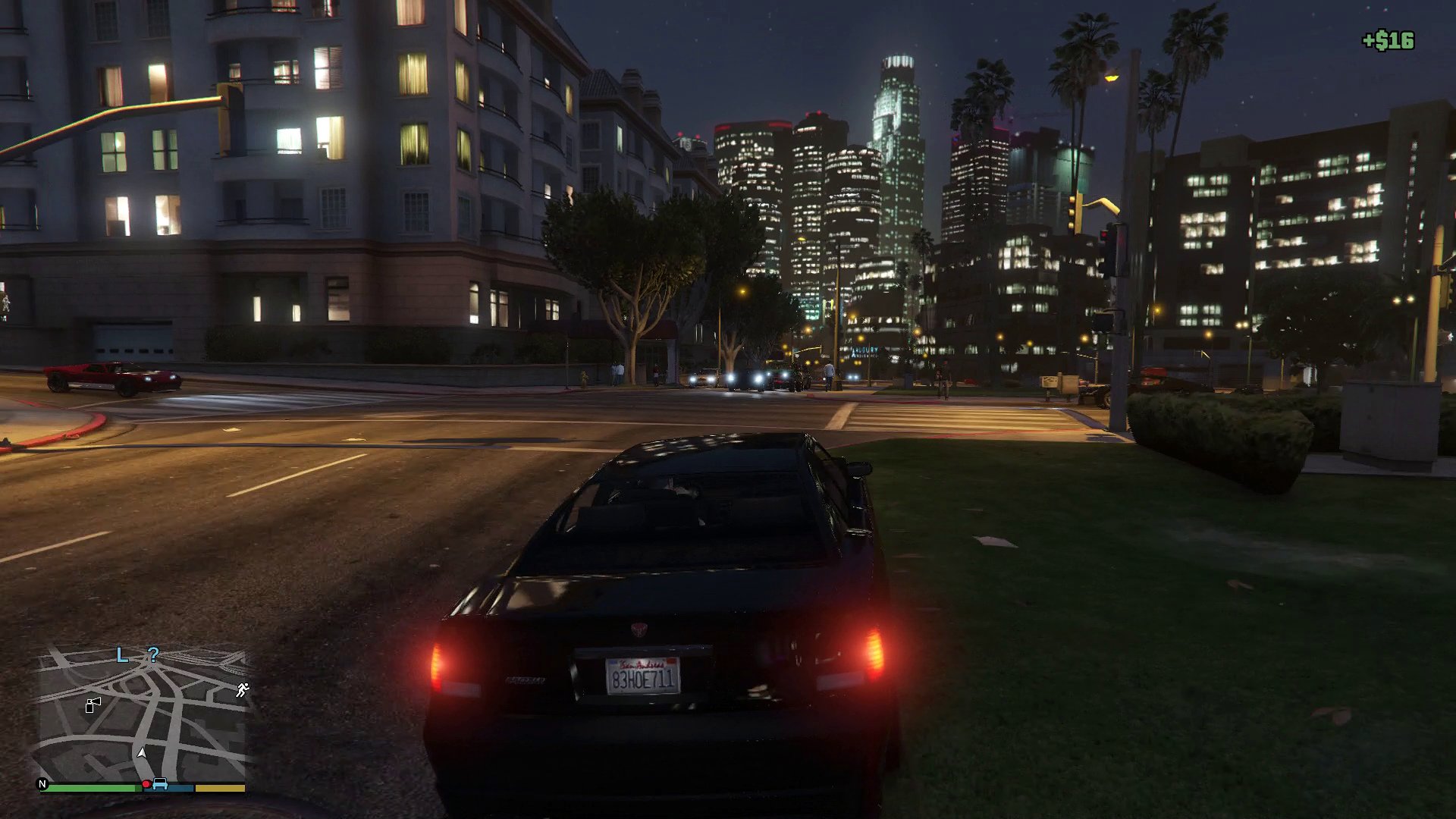1456x819 pixels.
Task: Click the green health bar under minimap
Action: coord(92,787)
